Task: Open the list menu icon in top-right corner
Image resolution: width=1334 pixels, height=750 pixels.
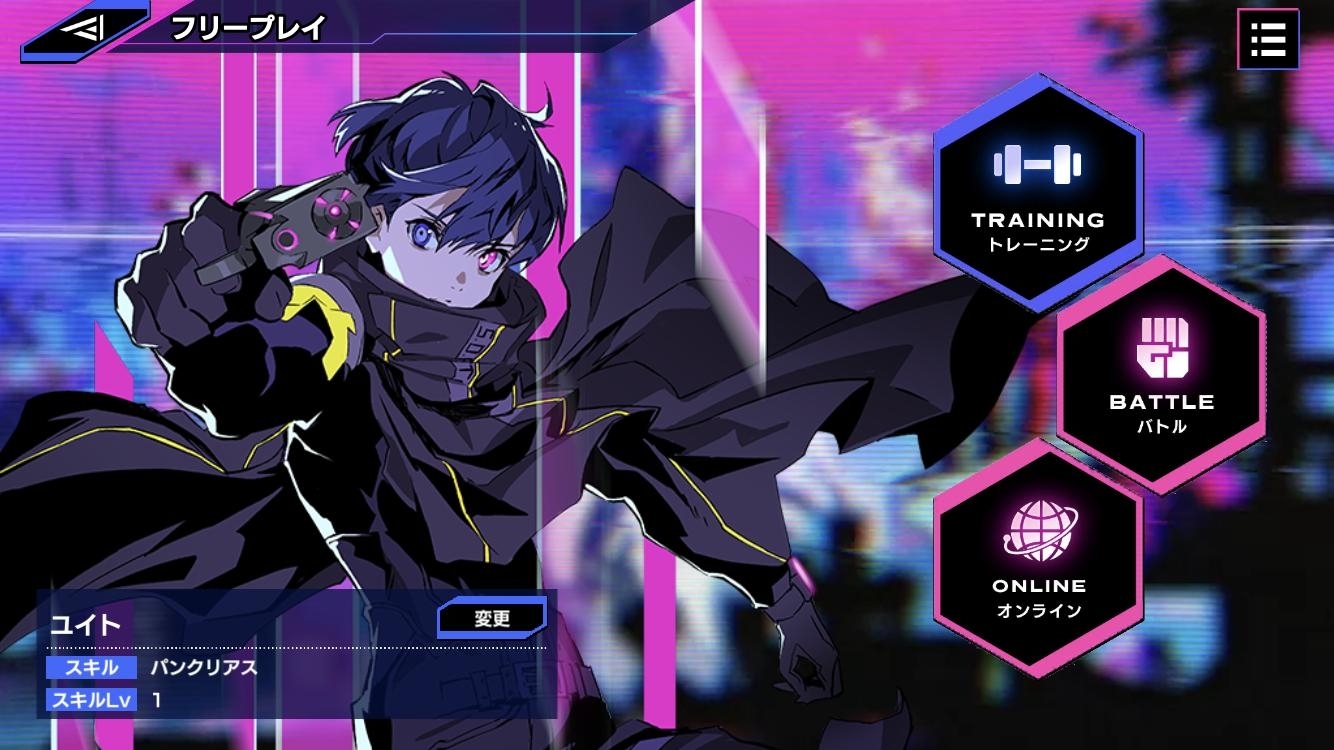Action: 1267,39
